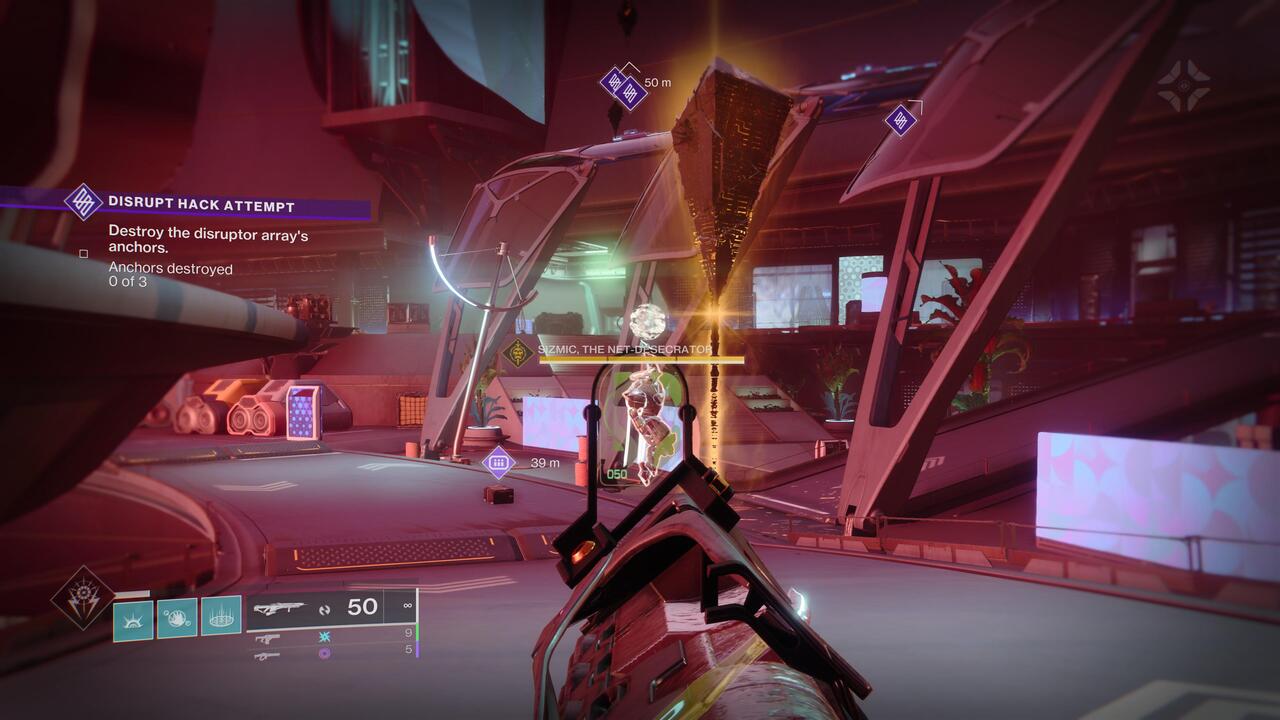Open the Disrupt Hack Attempt heading
The image size is (1280, 720).
[x=200, y=204]
